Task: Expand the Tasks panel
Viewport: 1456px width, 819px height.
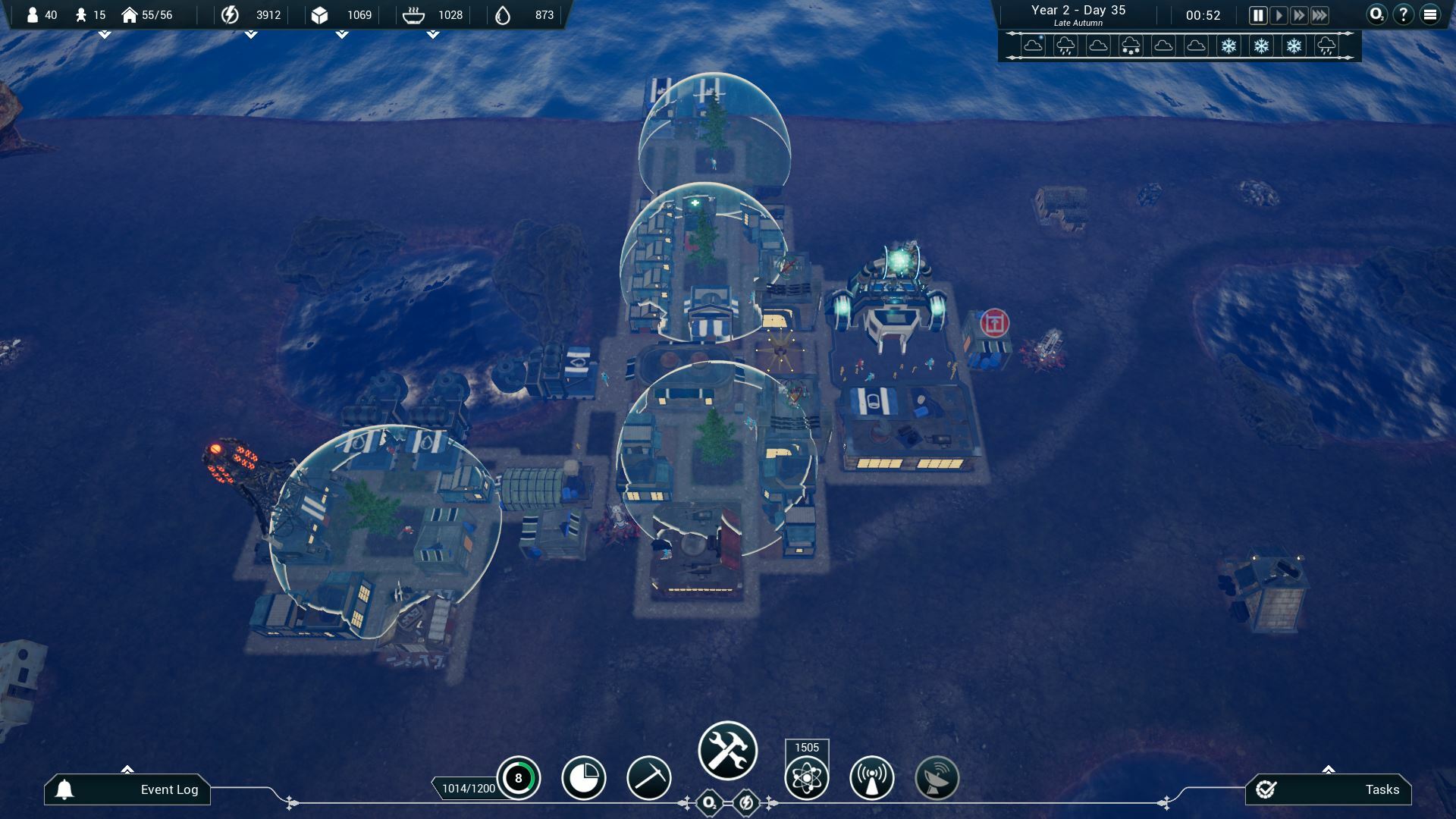Action: 1329,789
